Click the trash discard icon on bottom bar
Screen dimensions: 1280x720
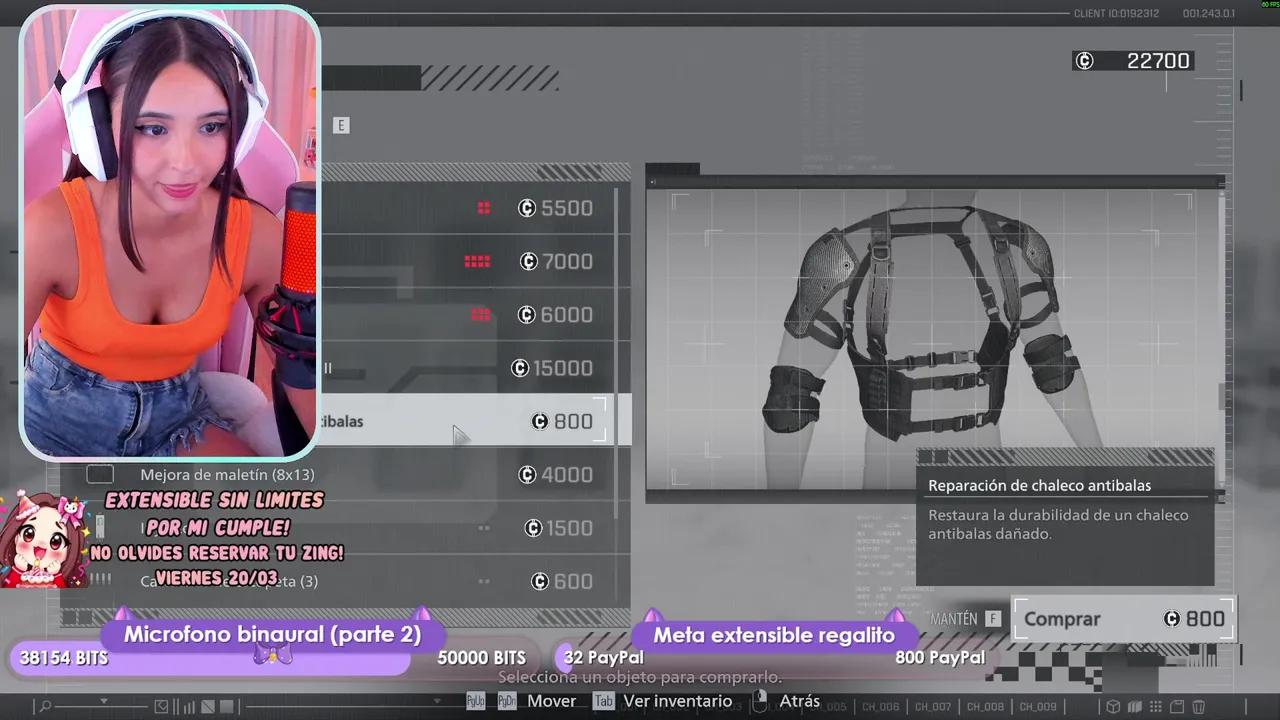tap(1198, 707)
